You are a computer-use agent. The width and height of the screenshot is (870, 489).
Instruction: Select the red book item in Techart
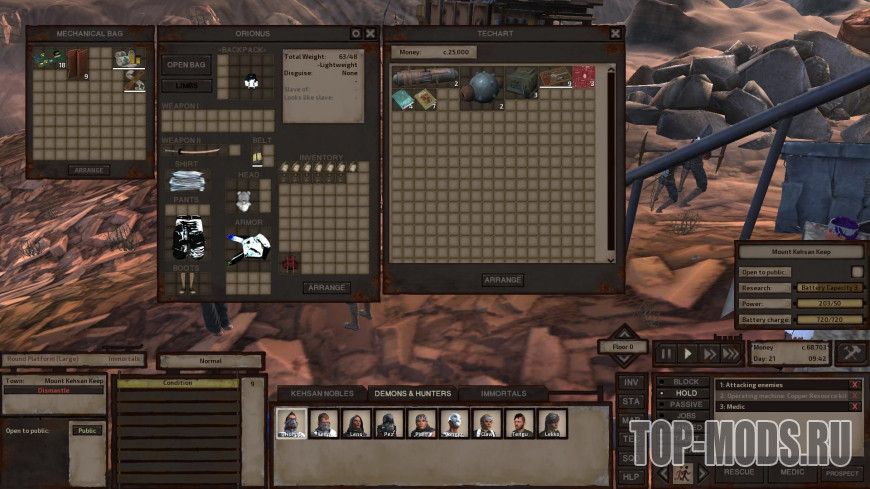[583, 76]
